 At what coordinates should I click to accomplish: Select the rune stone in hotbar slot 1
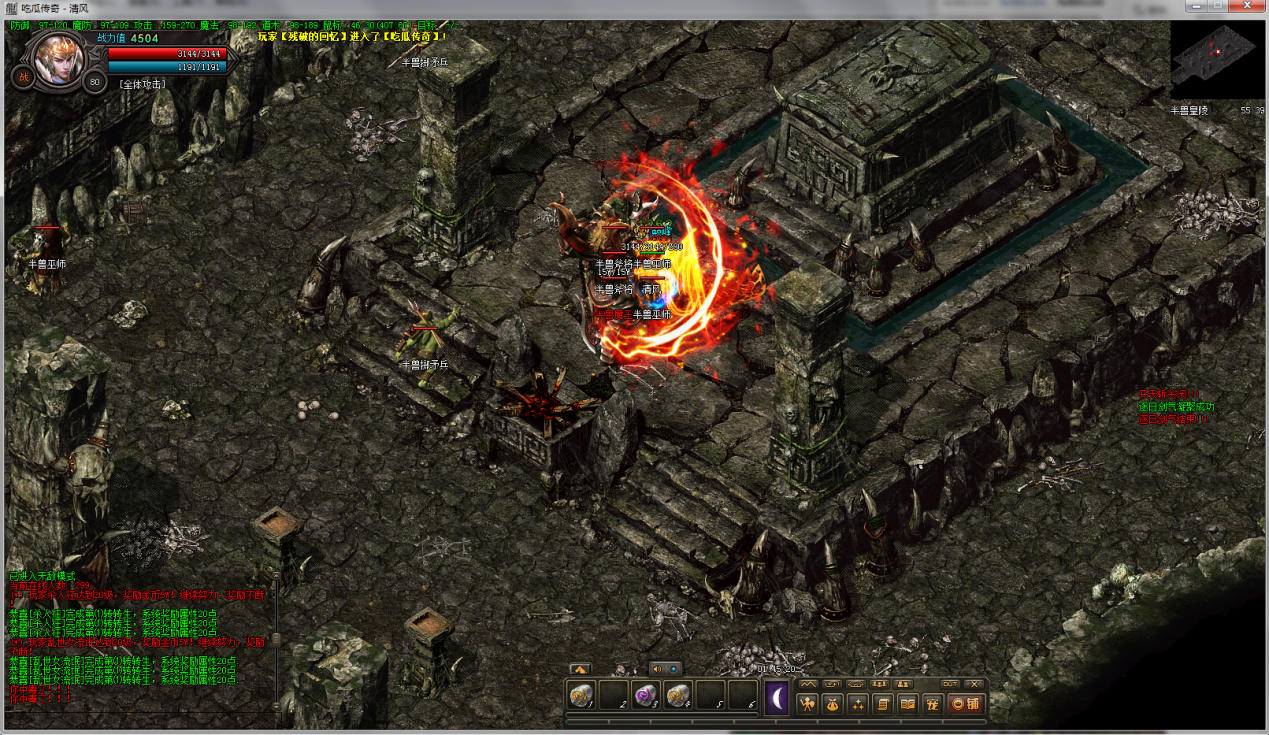pos(581,696)
